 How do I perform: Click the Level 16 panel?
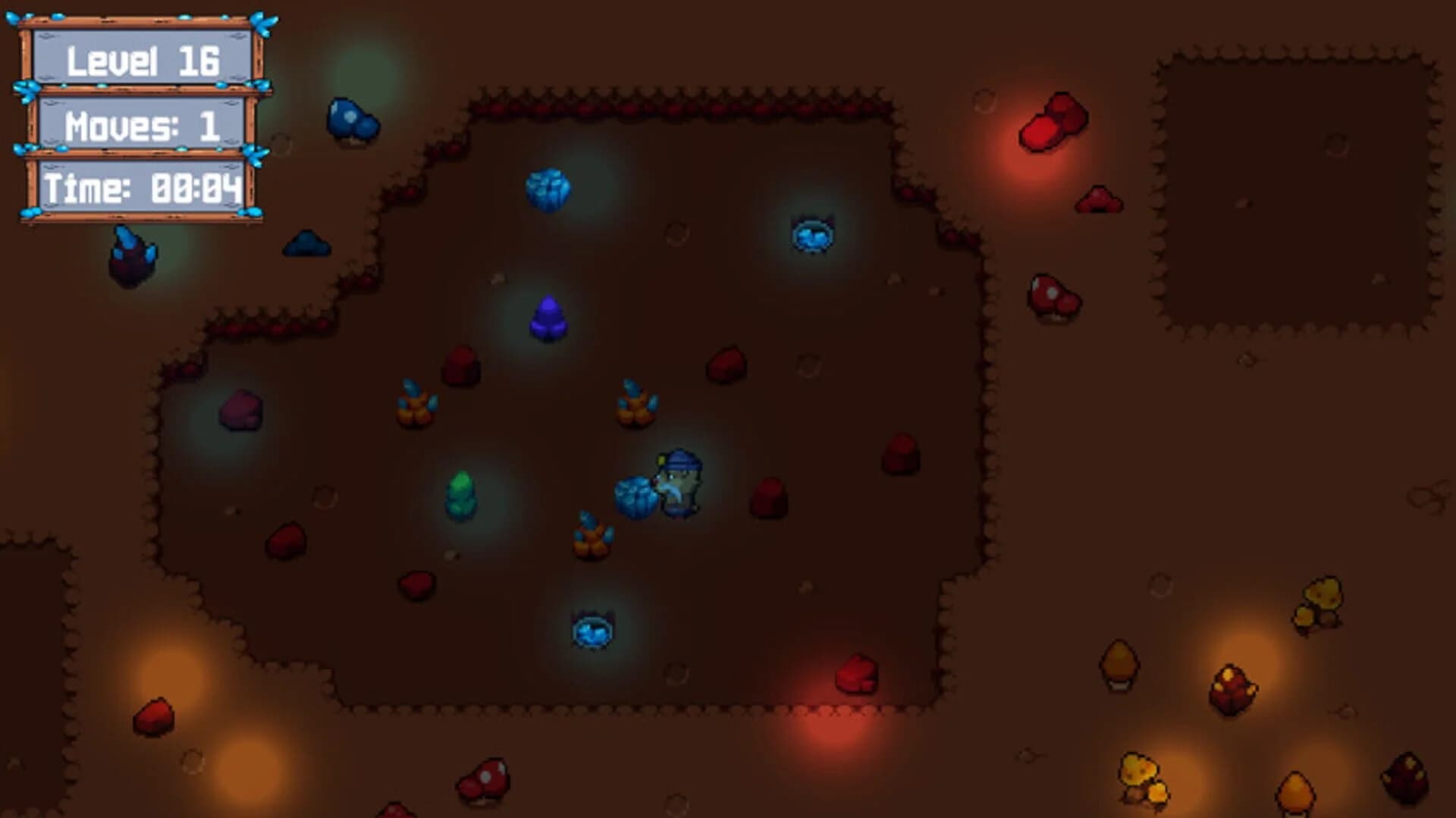click(x=146, y=61)
